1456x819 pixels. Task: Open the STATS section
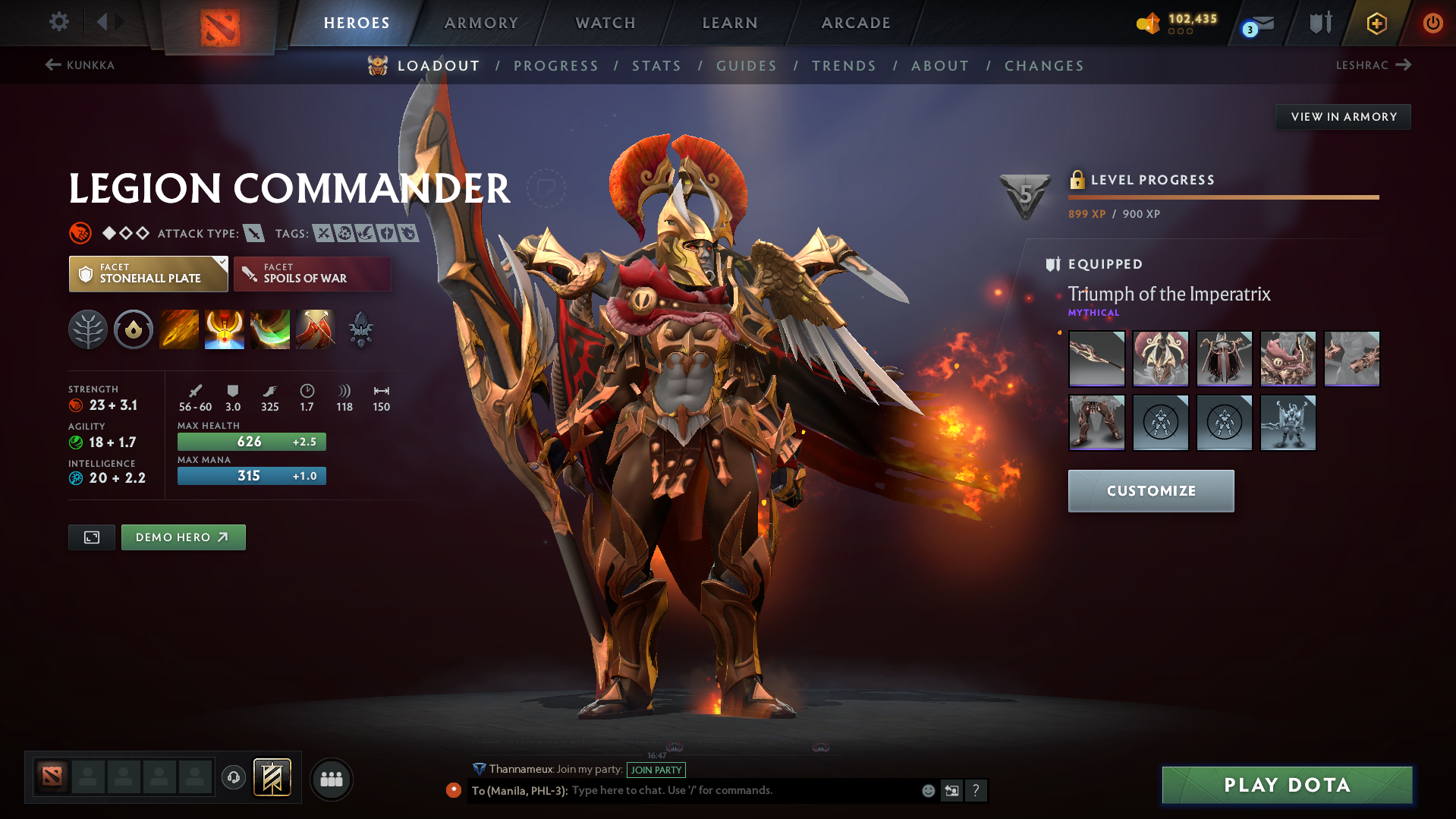pos(656,66)
